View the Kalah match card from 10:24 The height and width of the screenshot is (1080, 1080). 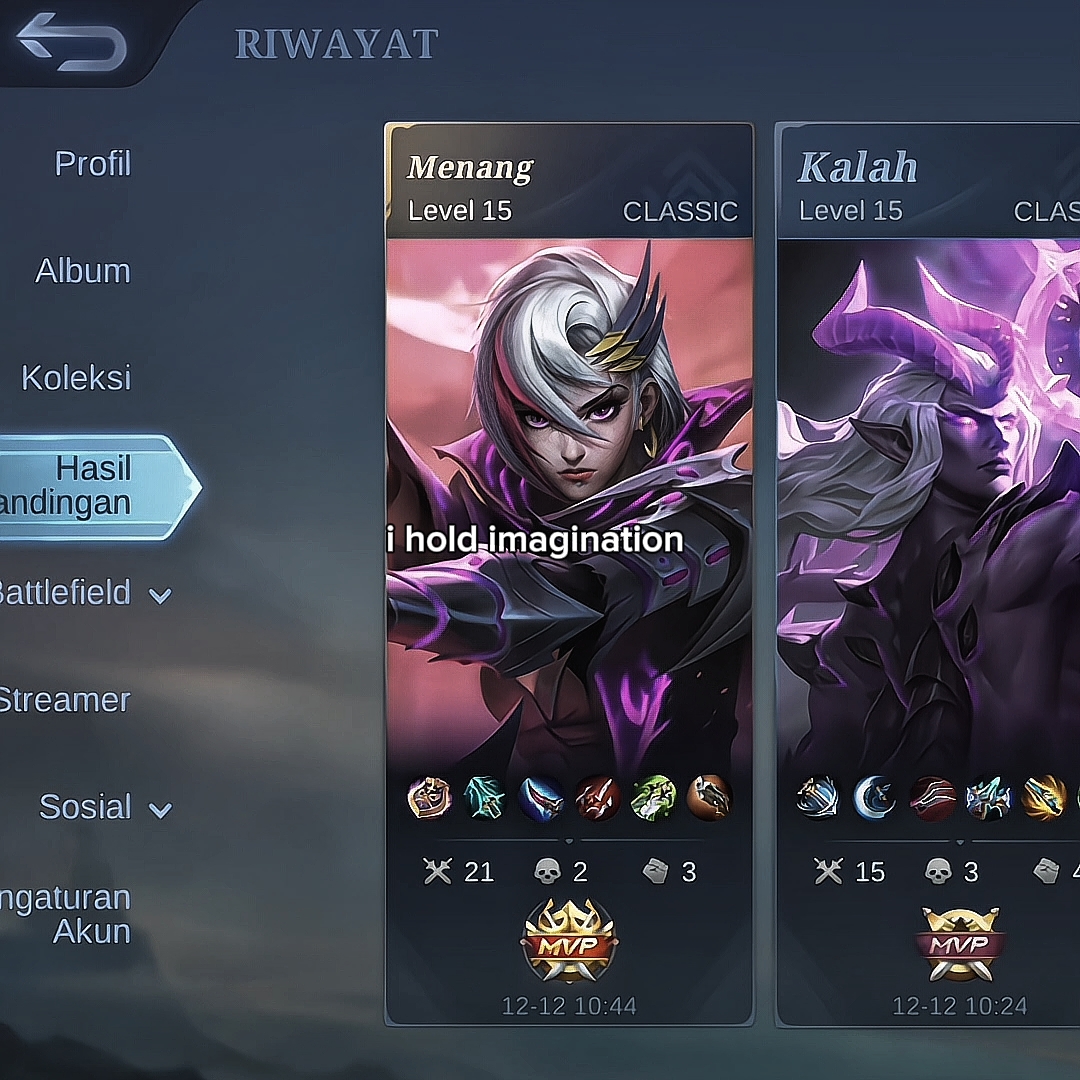pos(928,574)
